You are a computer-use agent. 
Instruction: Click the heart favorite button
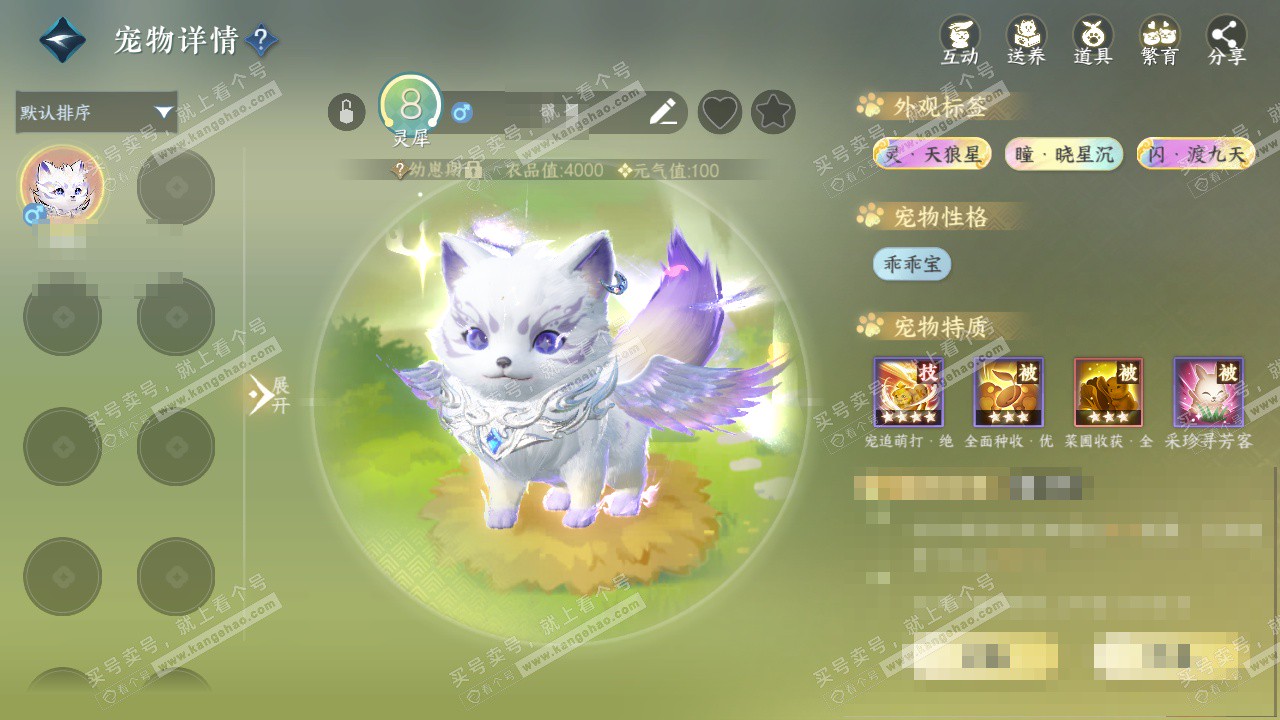tap(719, 112)
